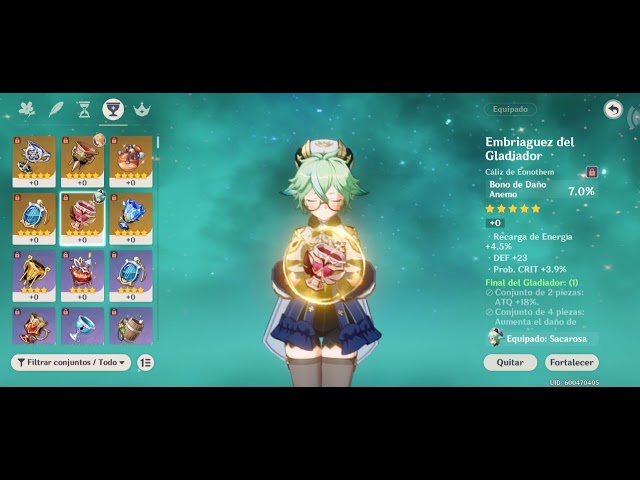Viewport: 640px width, 480px height.
Task: Open the hourglass sands artifact tab
Action: pyautogui.click(x=84, y=109)
